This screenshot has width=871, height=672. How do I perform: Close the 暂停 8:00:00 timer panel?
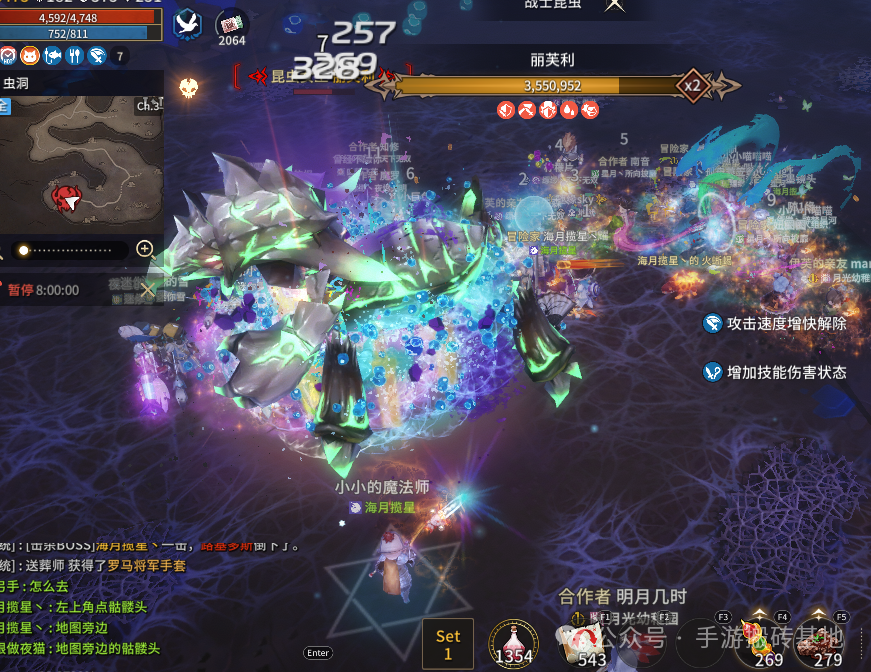pos(147,290)
